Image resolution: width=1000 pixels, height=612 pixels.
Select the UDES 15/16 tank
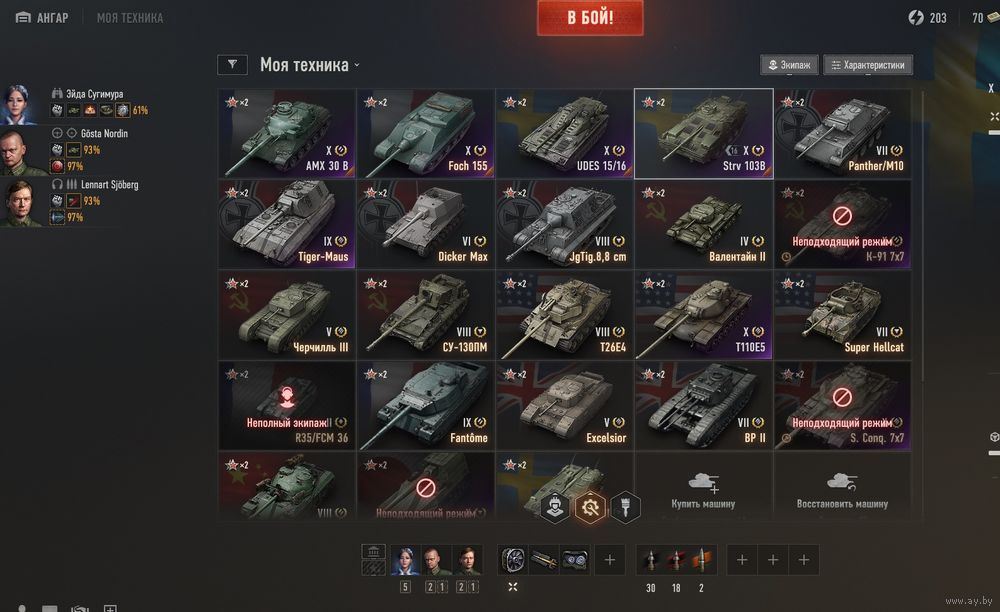click(564, 134)
